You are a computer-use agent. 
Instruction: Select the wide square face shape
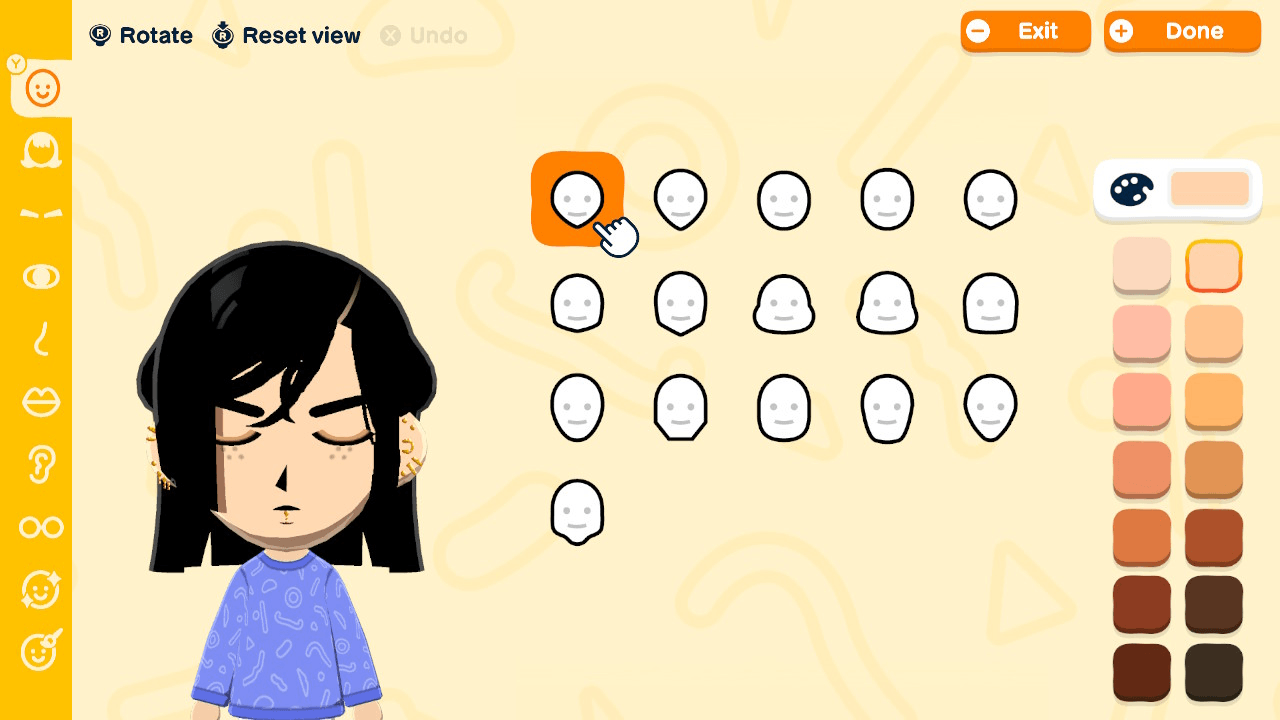pos(991,303)
